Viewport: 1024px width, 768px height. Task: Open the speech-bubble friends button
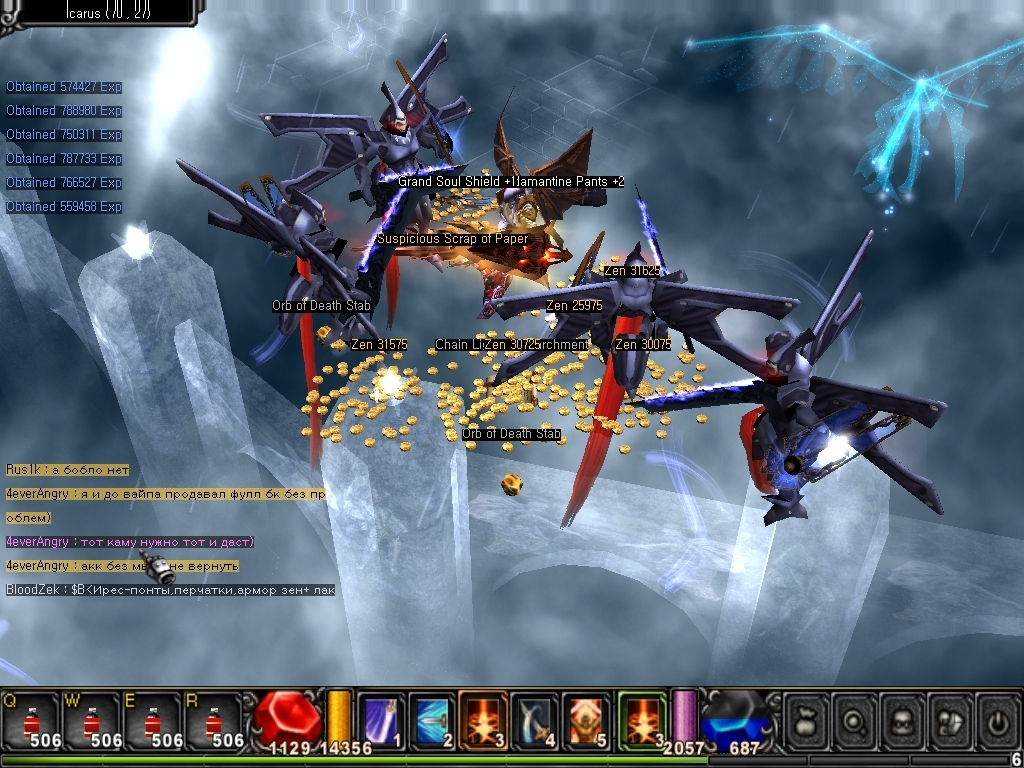click(951, 720)
